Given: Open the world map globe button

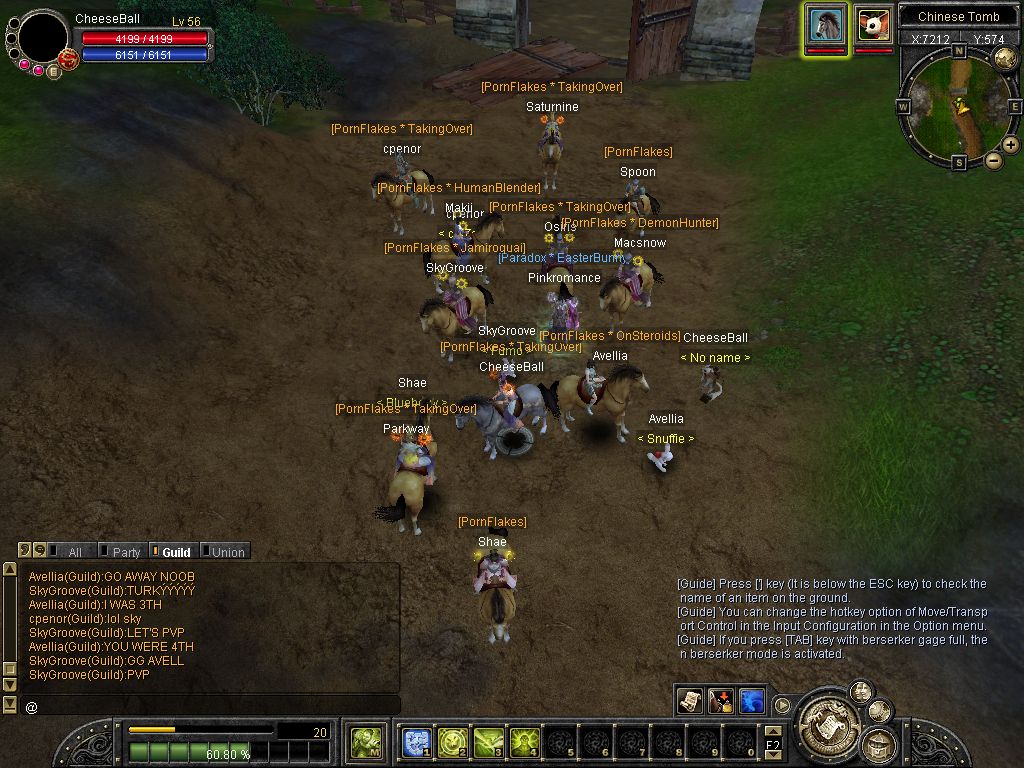Looking at the screenshot, I should [1005, 57].
